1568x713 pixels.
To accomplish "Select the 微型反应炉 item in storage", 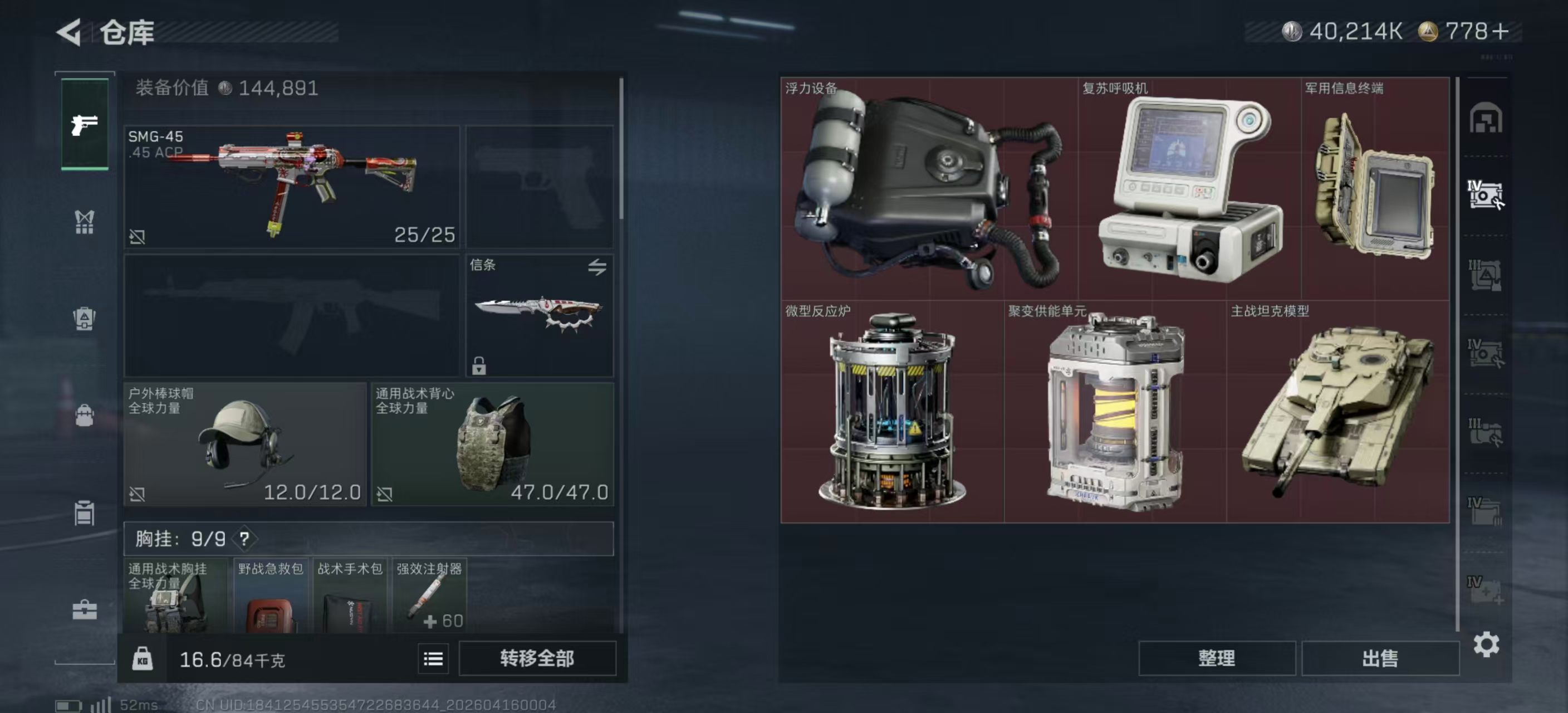I will pyautogui.click(x=891, y=412).
